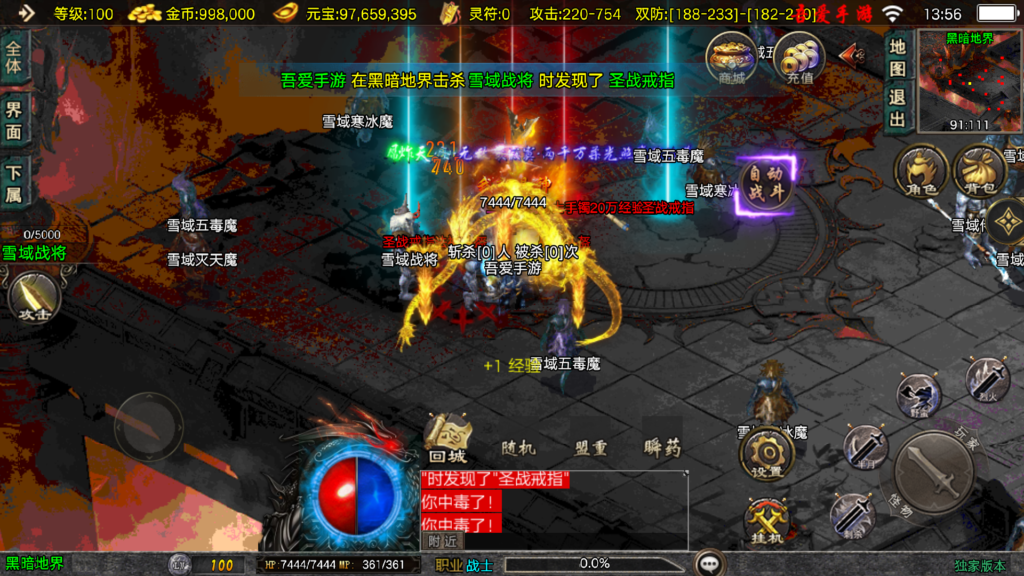This screenshot has height=576, width=1024.
Task: Open the 充值 recharge screen
Action: [799, 58]
